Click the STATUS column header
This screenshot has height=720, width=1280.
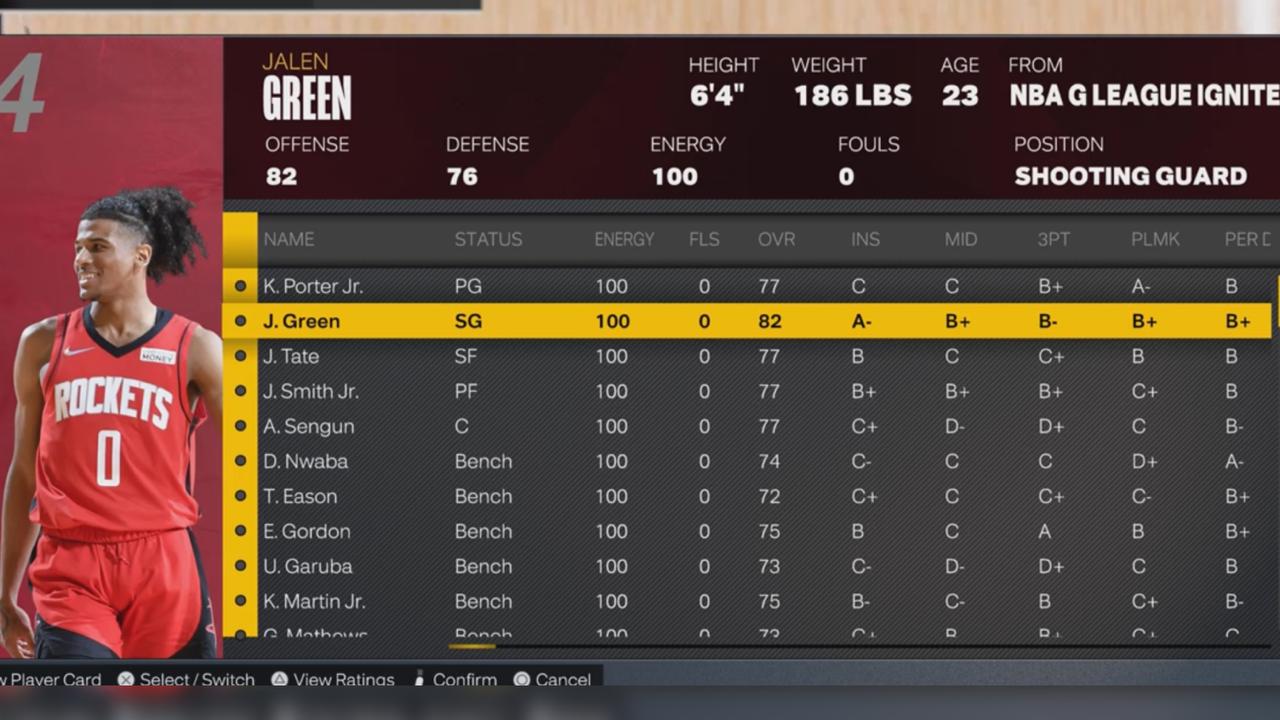tap(488, 239)
